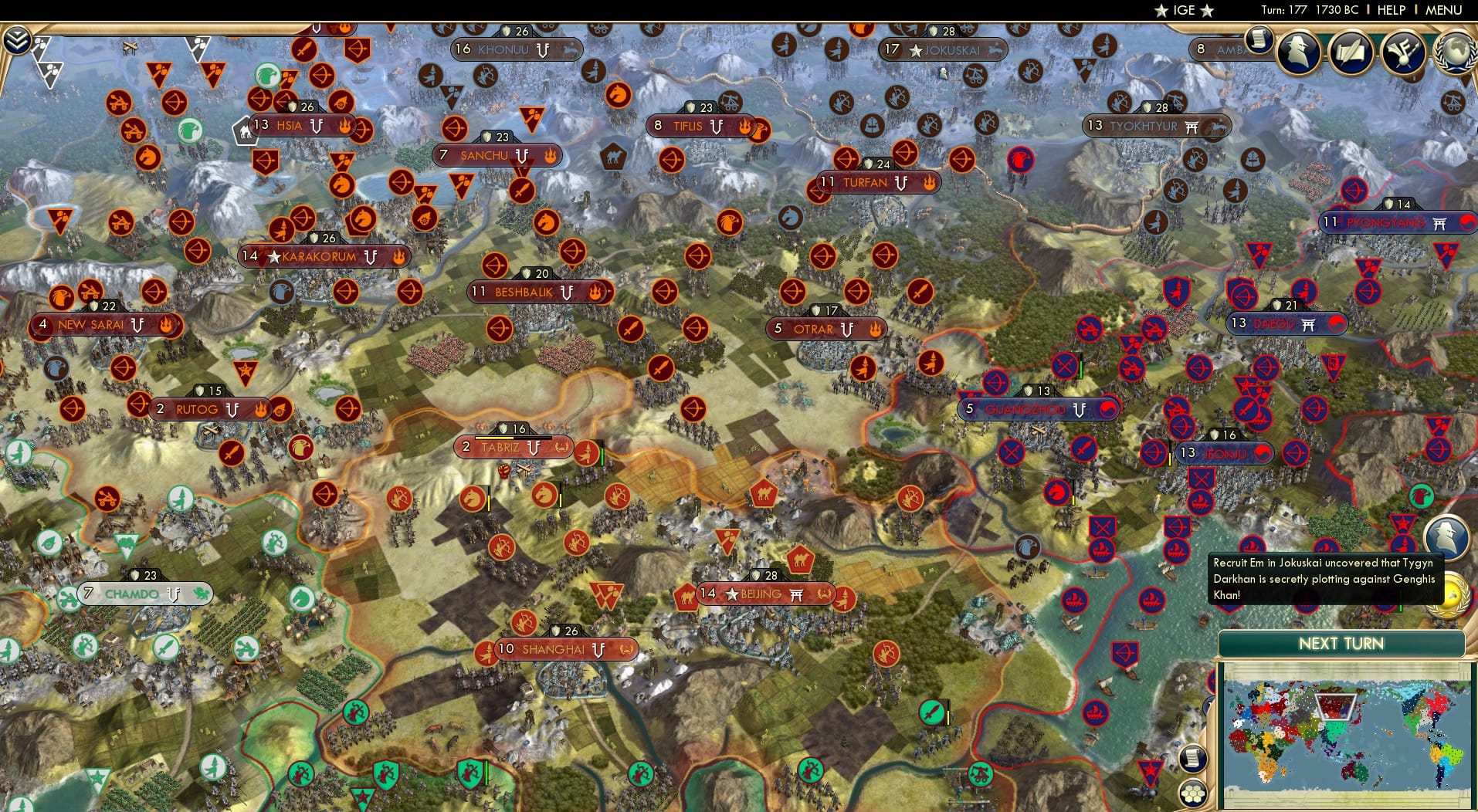Open the game MENU
Image resolution: width=1478 pixels, height=812 pixels.
(x=1446, y=10)
